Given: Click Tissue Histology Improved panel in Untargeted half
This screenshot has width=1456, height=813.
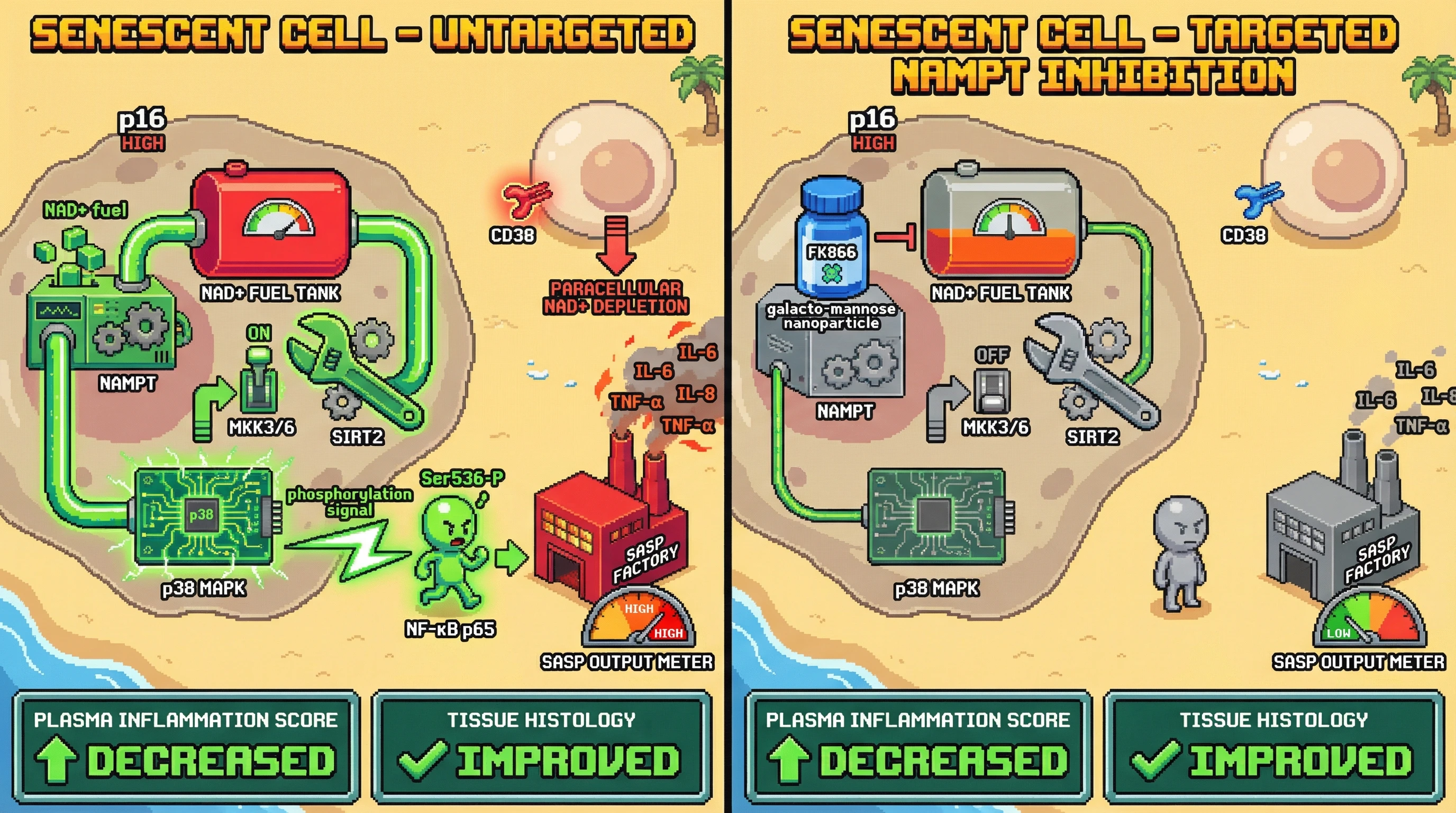Looking at the screenshot, I should [541, 745].
